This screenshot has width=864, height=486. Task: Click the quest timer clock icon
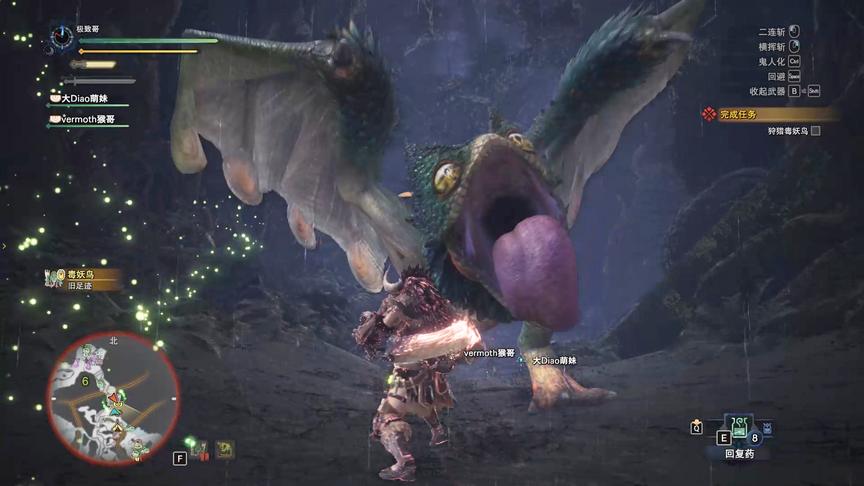(x=63, y=37)
